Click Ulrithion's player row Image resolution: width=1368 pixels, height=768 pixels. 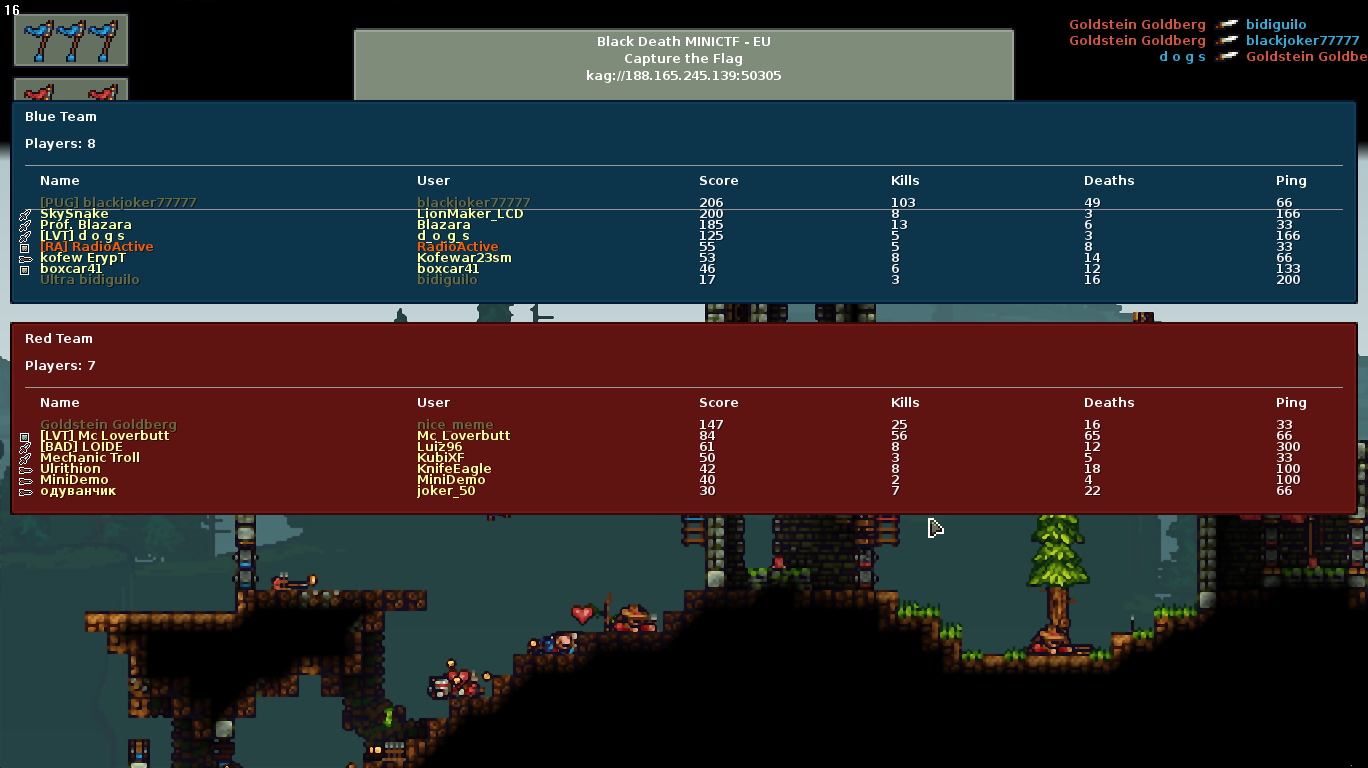pyautogui.click(x=70, y=469)
